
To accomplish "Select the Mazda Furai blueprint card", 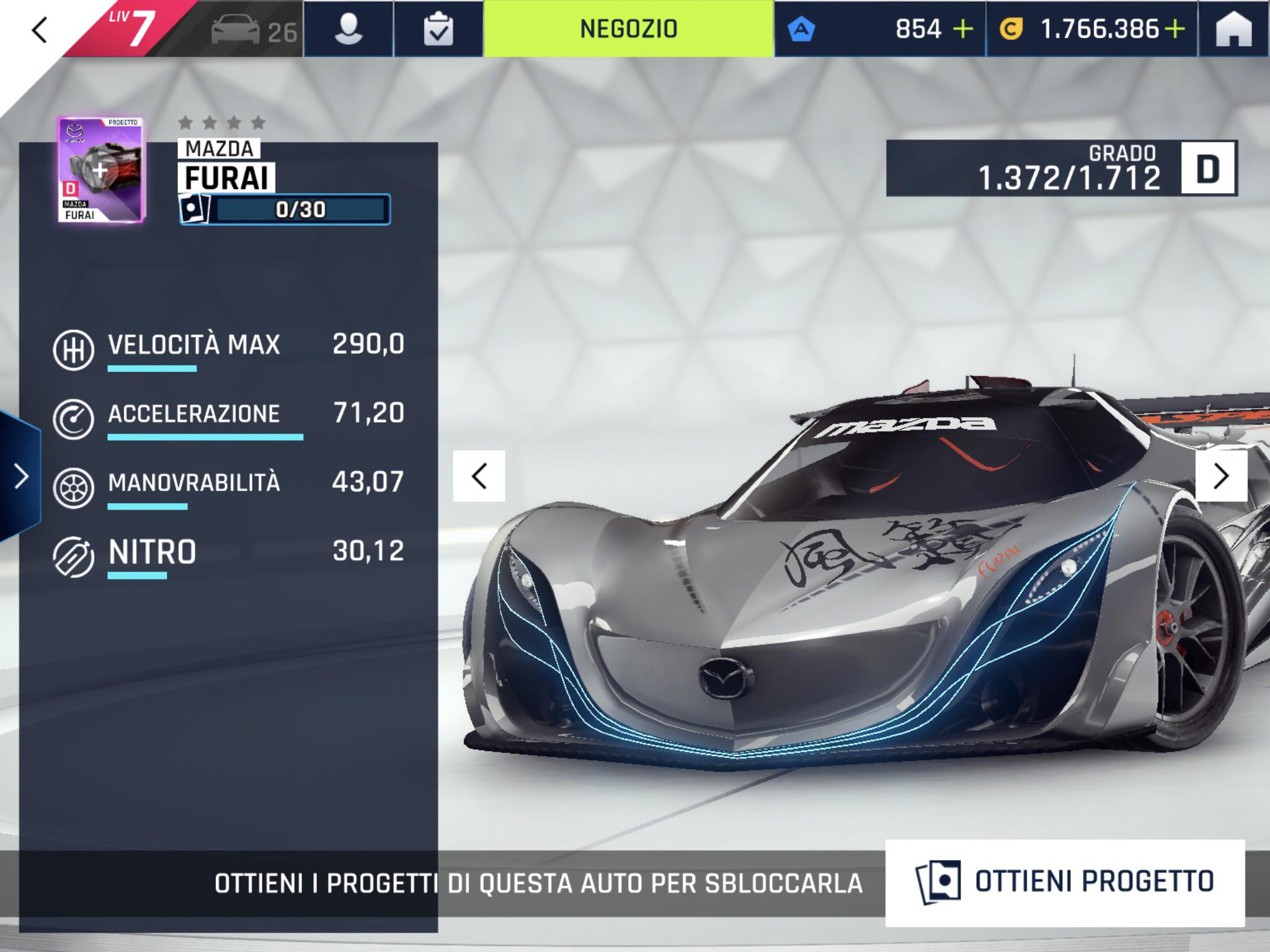I will 101,170.
